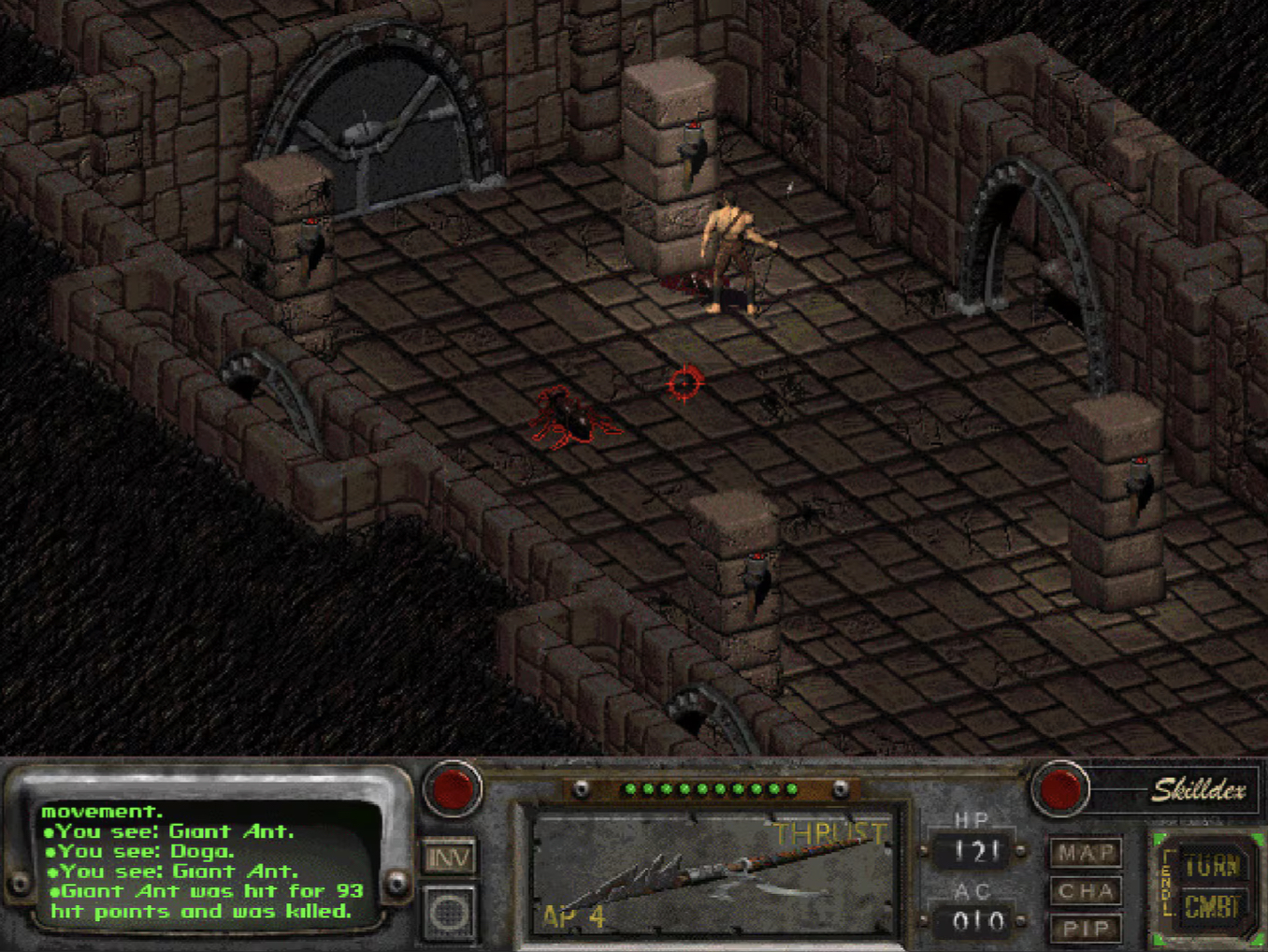Open the Skilldex panel

1201,790
